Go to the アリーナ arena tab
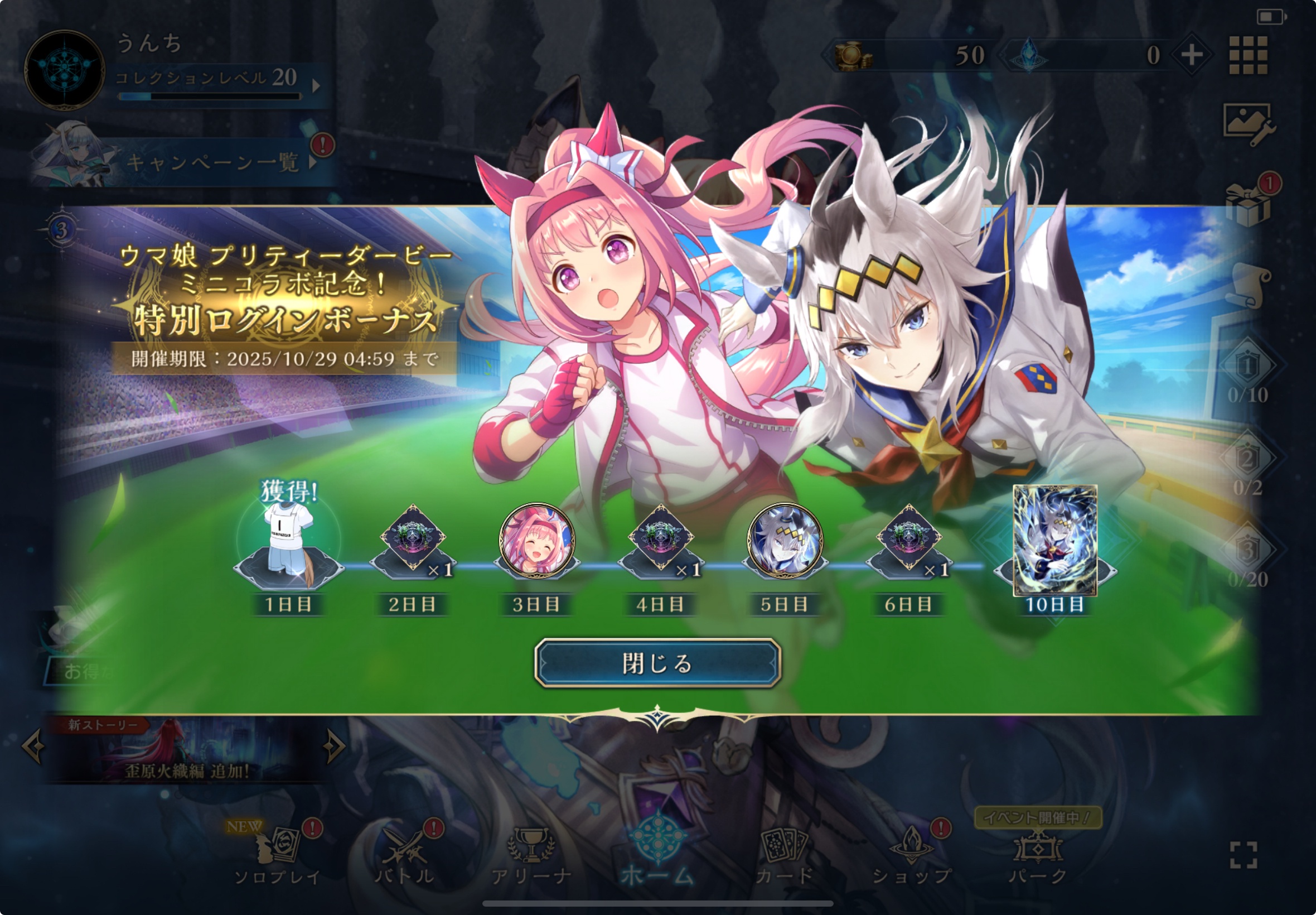Image resolution: width=1316 pixels, height=915 pixels. coord(531,855)
